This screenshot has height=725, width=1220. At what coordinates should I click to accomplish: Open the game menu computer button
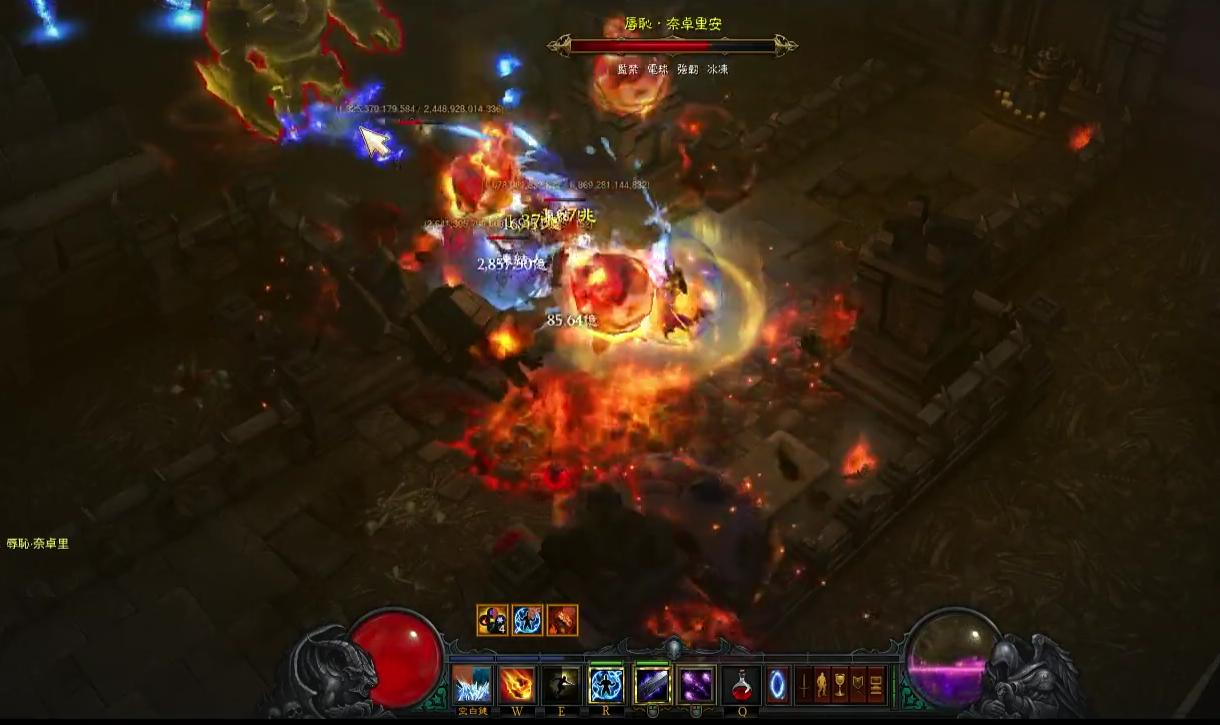tap(876, 686)
